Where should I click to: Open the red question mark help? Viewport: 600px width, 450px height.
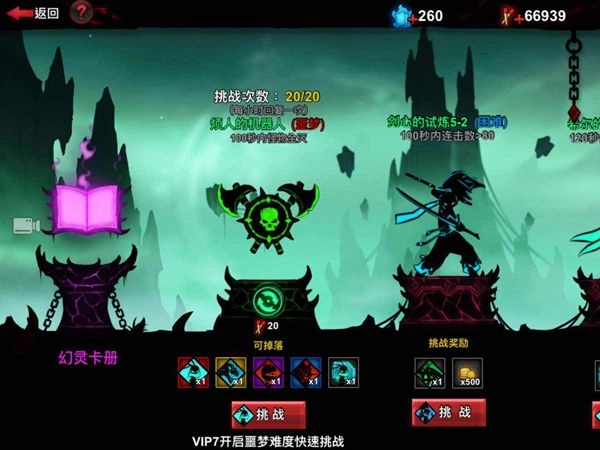[82, 13]
